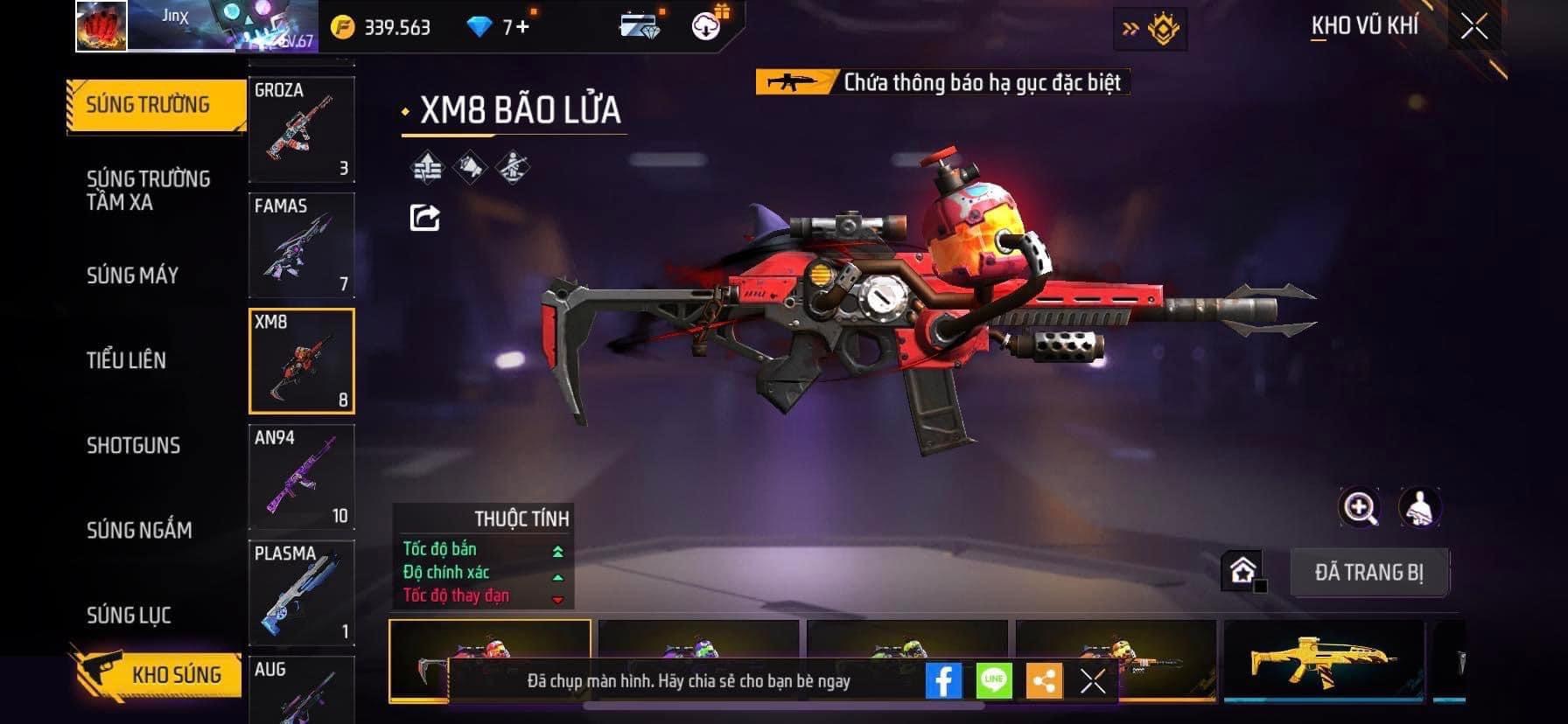Image resolution: width=1568 pixels, height=724 pixels.
Task: Add diamonds with the plus button
Action: click(x=522, y=27)
